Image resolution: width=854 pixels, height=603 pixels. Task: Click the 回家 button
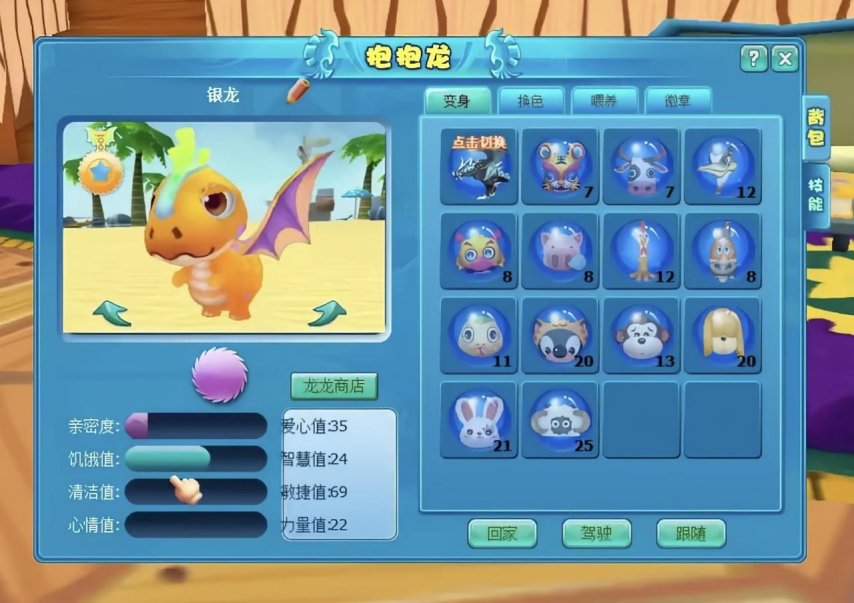502,533
